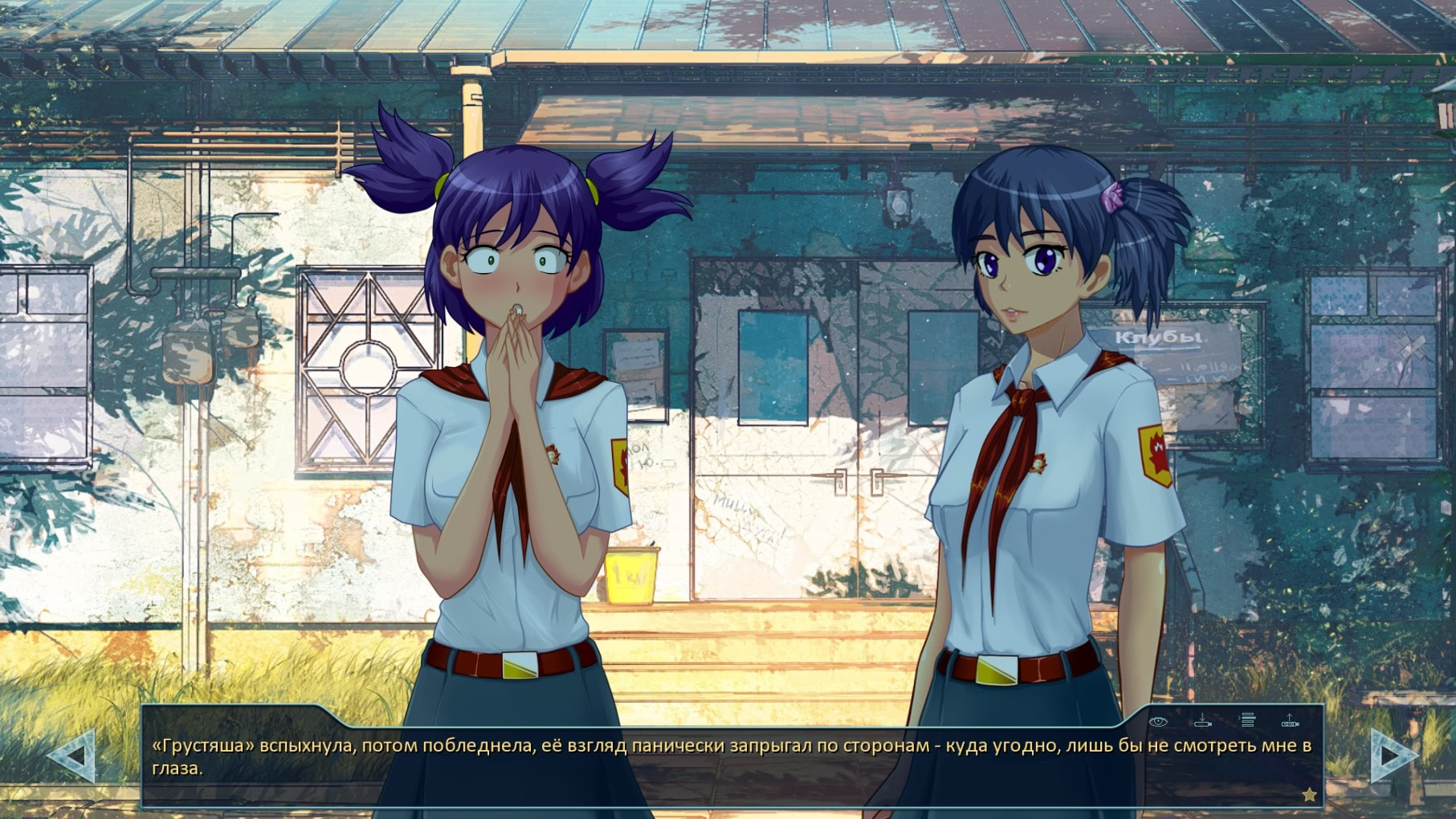
Task: Save the game with the down-arrow drive icon
Action: point(1202,720)
